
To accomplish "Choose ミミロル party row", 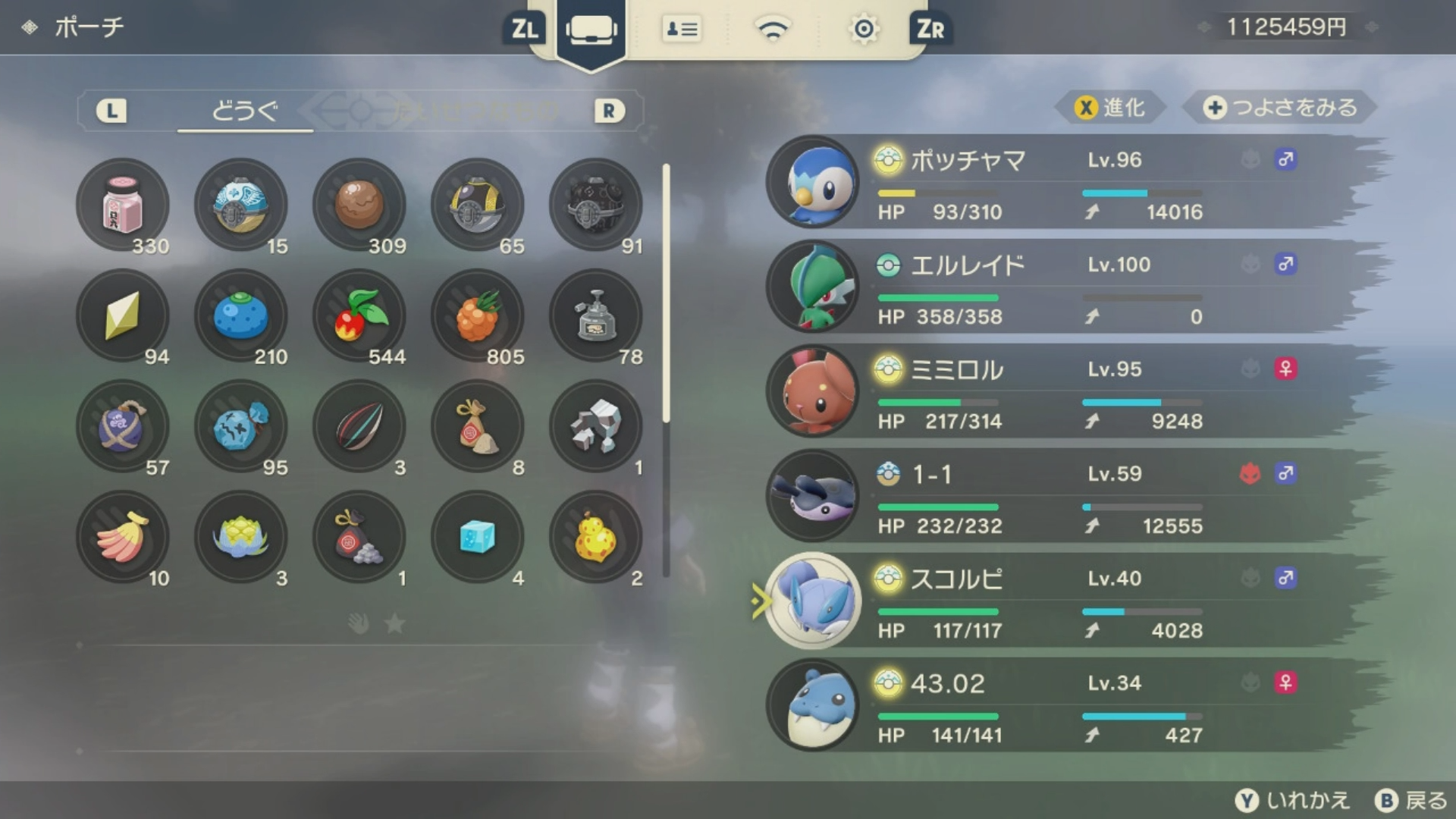I will coord(1062,392).
